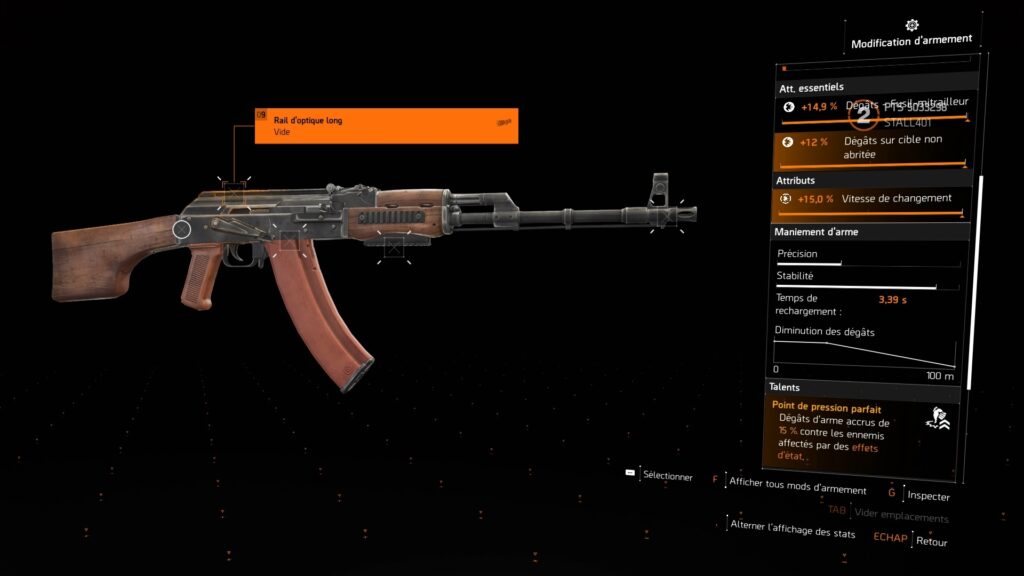Select the magazine mod slot
Screen dimensions: 1024x576
pos(289,241)
